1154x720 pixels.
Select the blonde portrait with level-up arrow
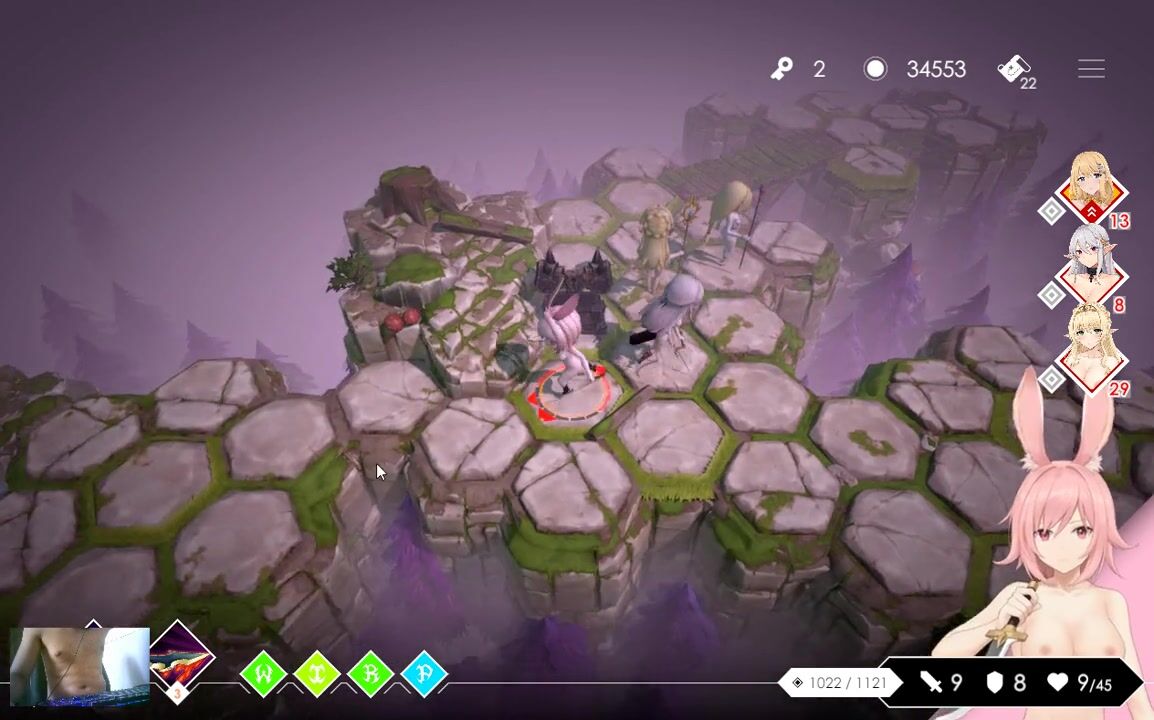[1089, 185]
